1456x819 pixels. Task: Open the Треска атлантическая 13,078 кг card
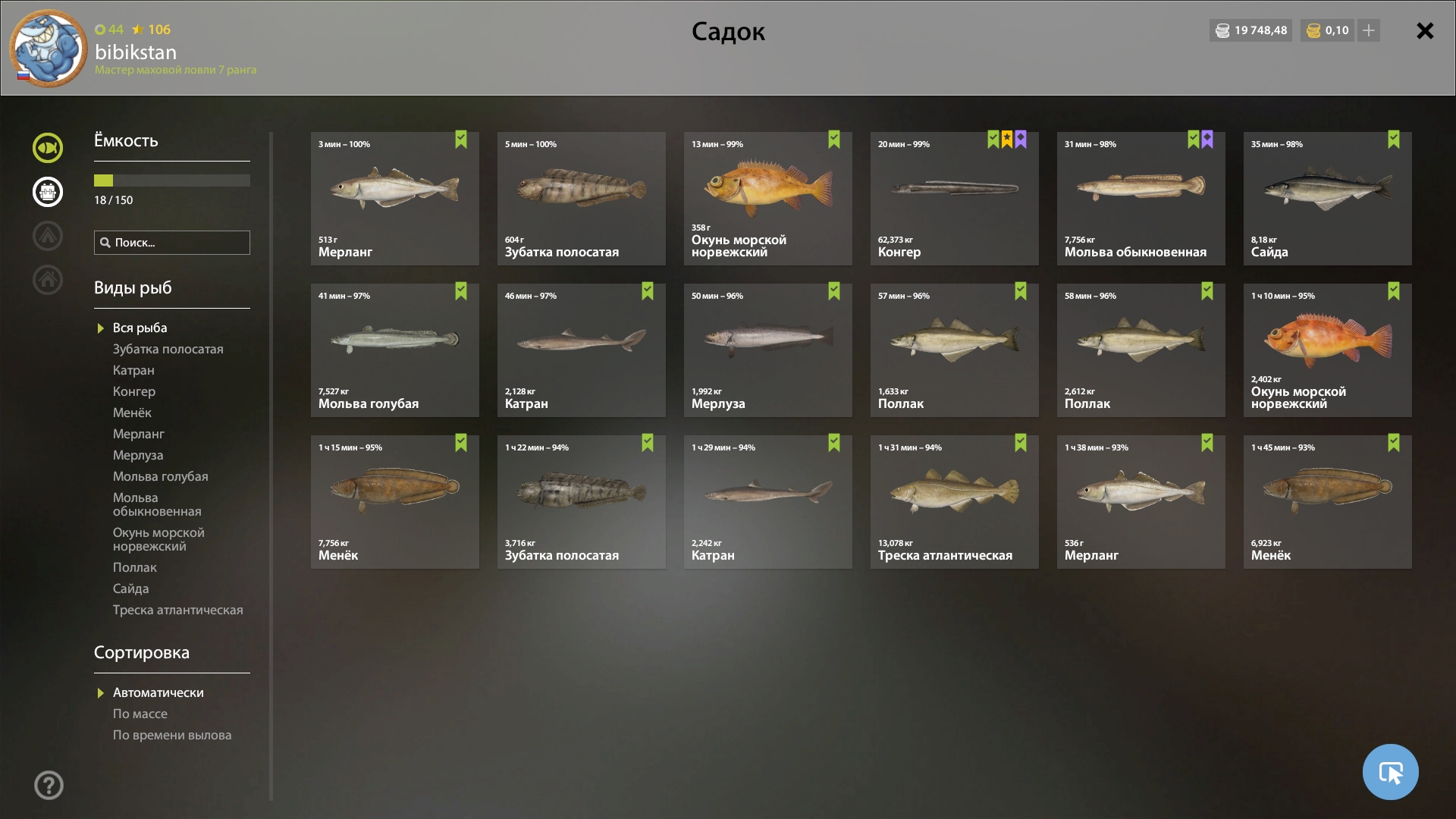click(954, 502)
